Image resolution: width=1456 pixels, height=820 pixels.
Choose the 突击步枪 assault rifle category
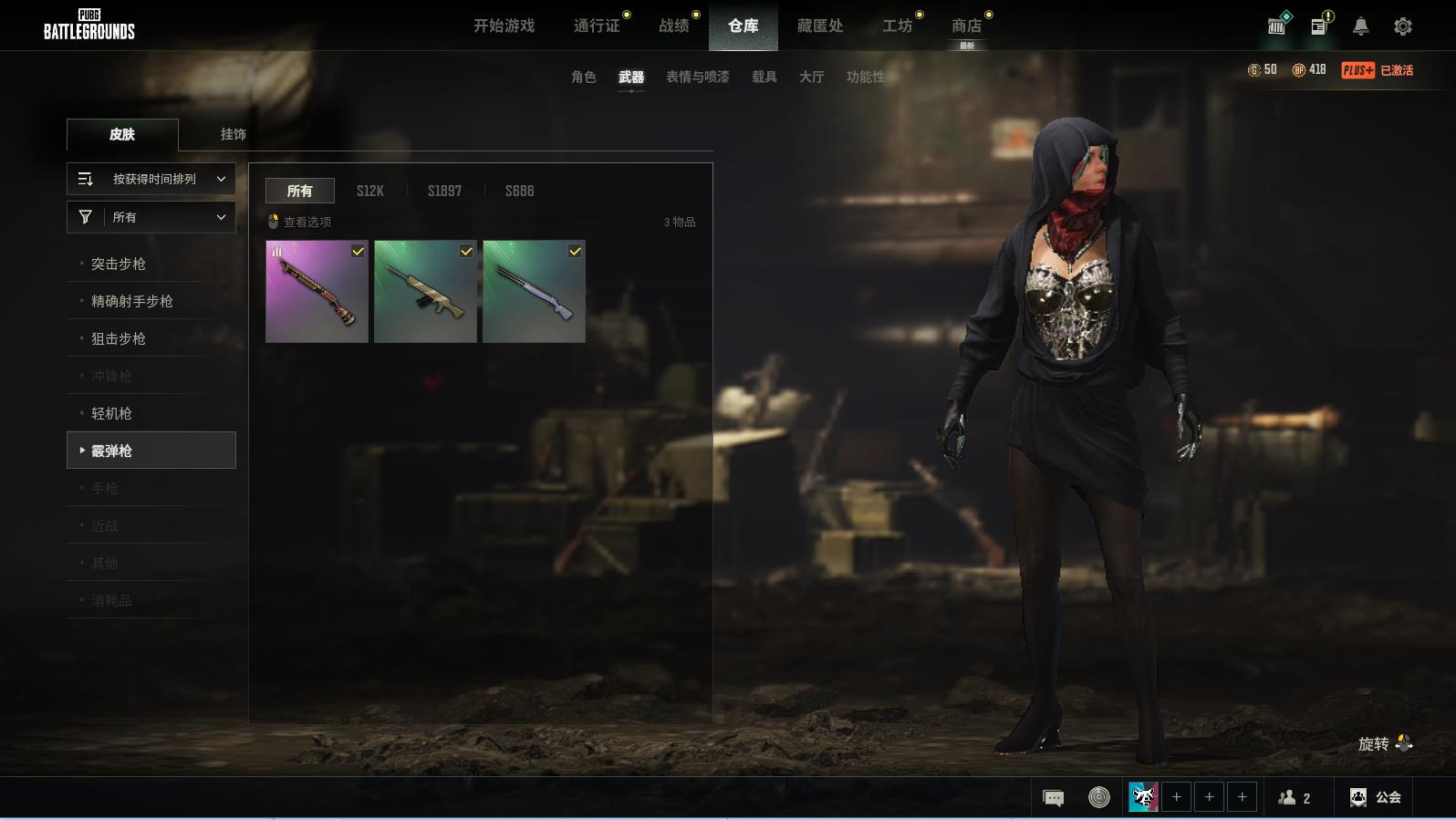coord(119,264)
